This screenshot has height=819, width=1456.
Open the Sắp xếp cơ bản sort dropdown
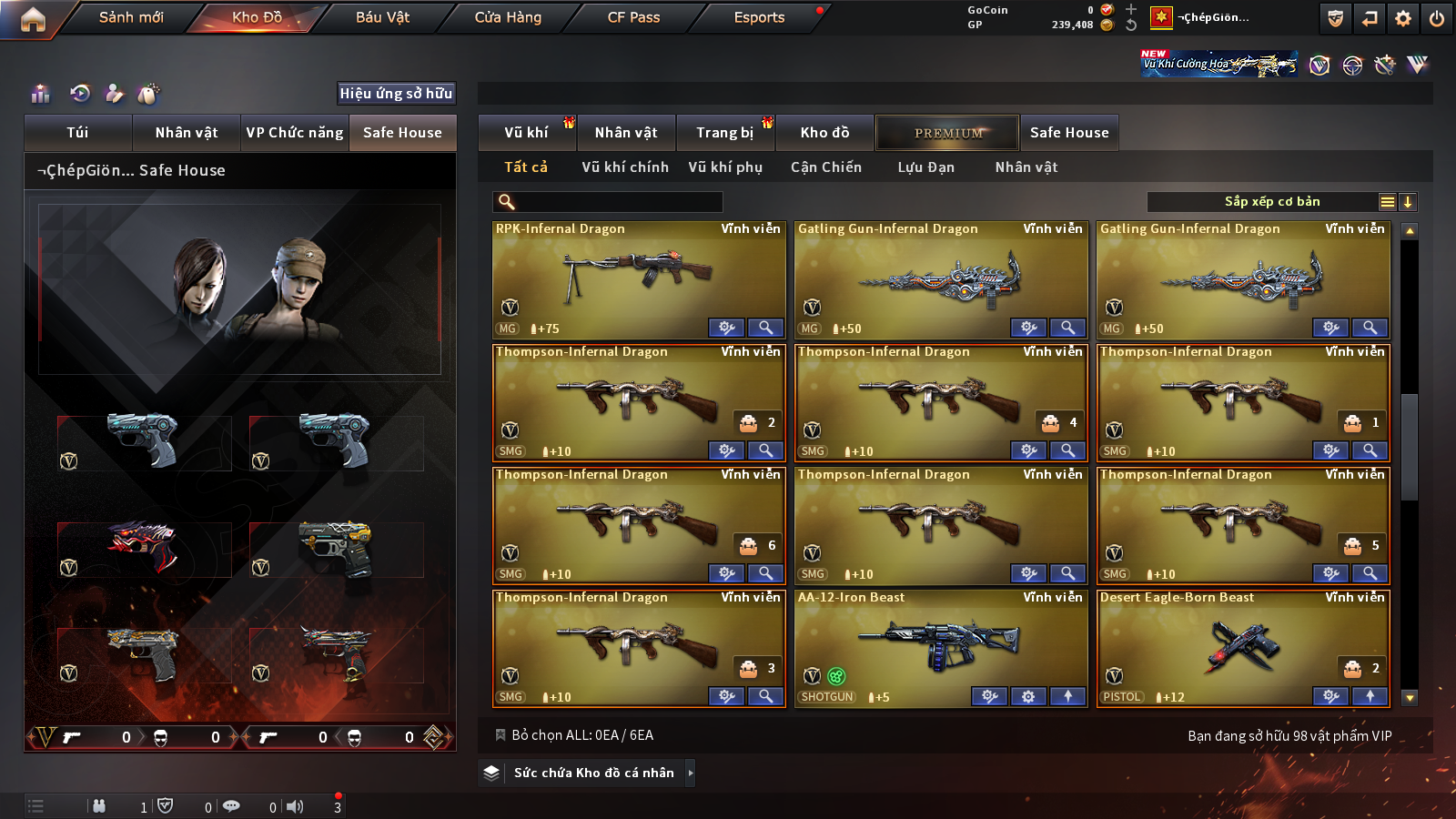tap(1271, 202)
